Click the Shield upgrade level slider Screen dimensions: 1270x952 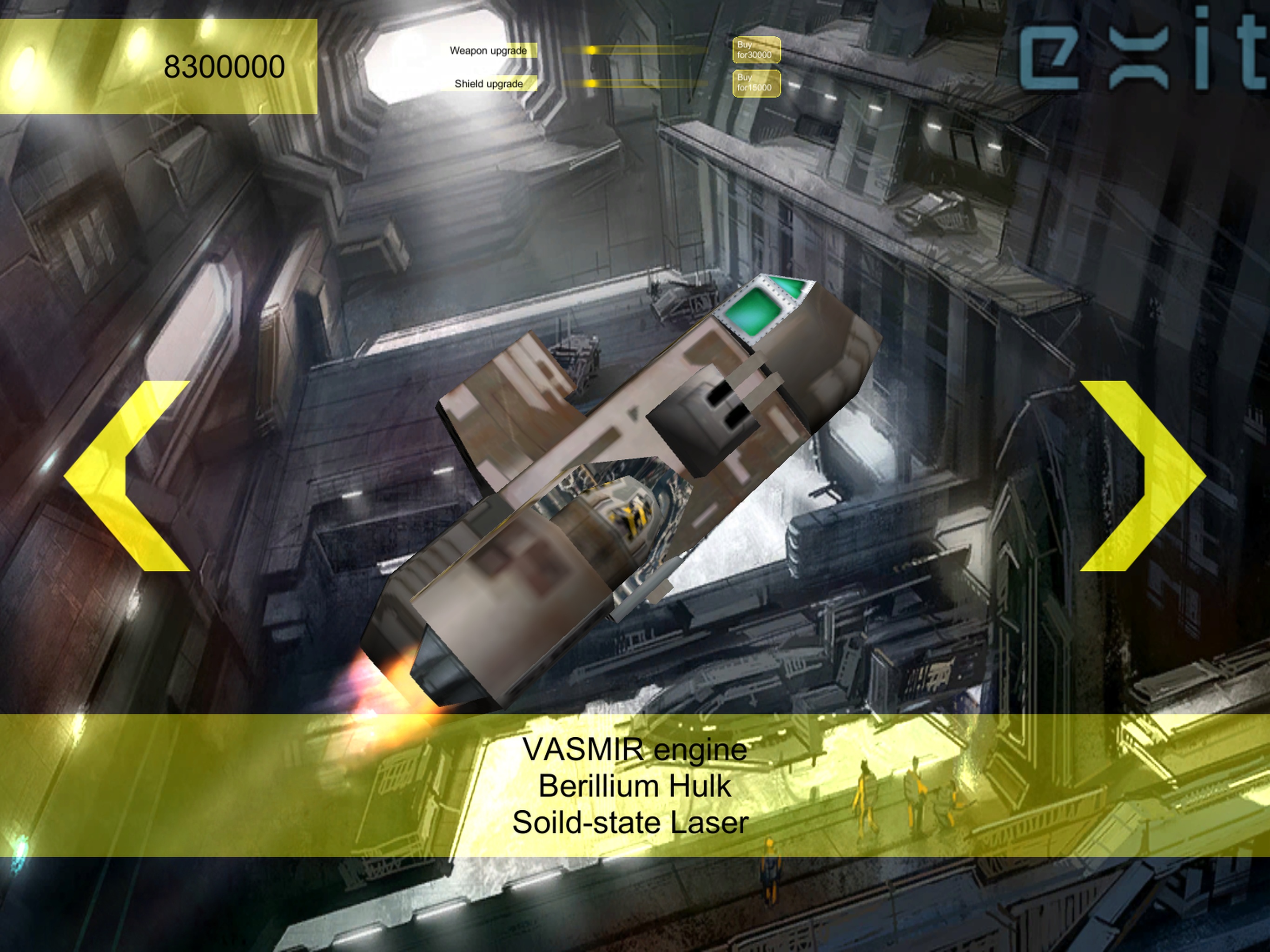coord(635,84)
